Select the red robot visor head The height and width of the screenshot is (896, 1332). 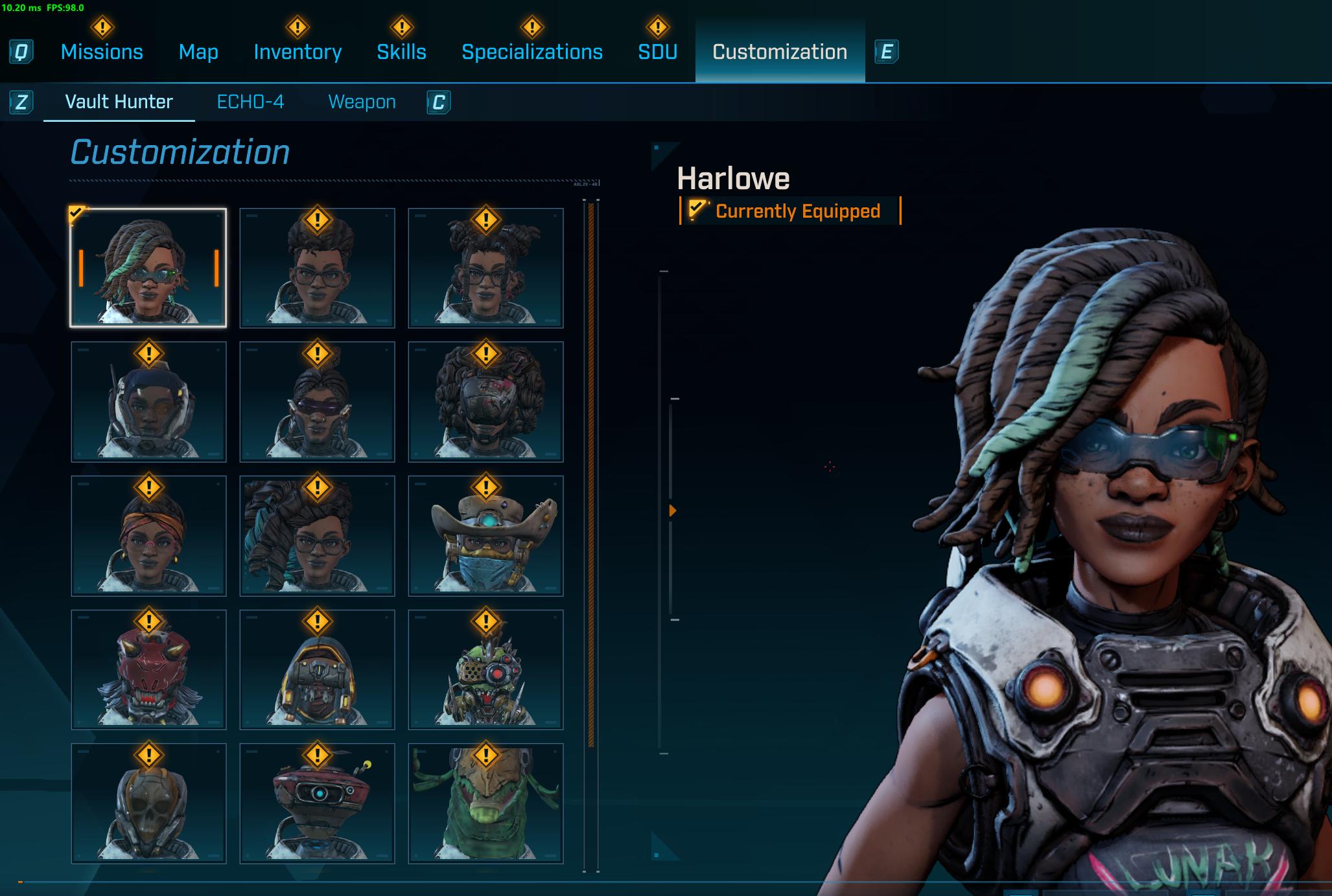coord(317,803)
